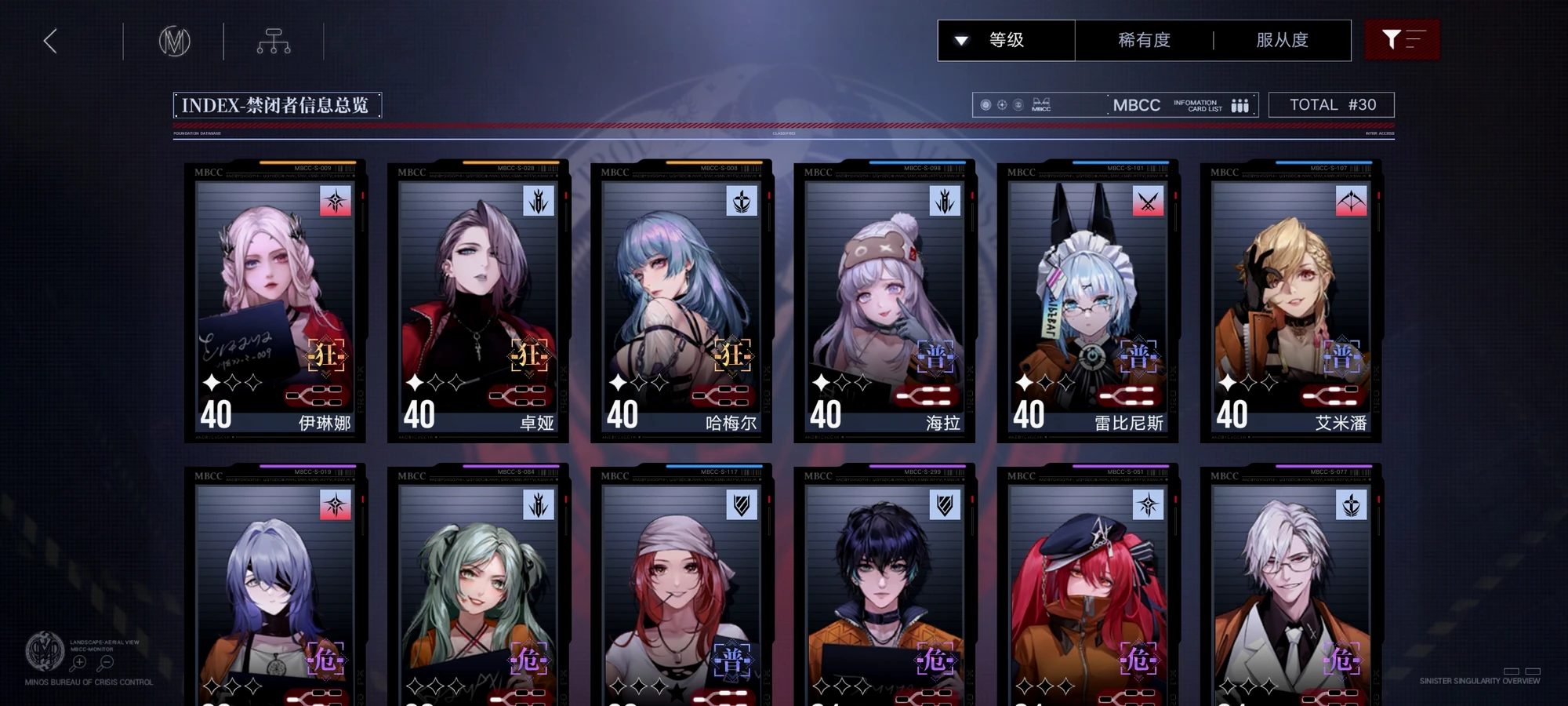The image size is (1568, 706).
Task: Select the purple-haired eyepatch character card
Action: (x=275, y=588)
